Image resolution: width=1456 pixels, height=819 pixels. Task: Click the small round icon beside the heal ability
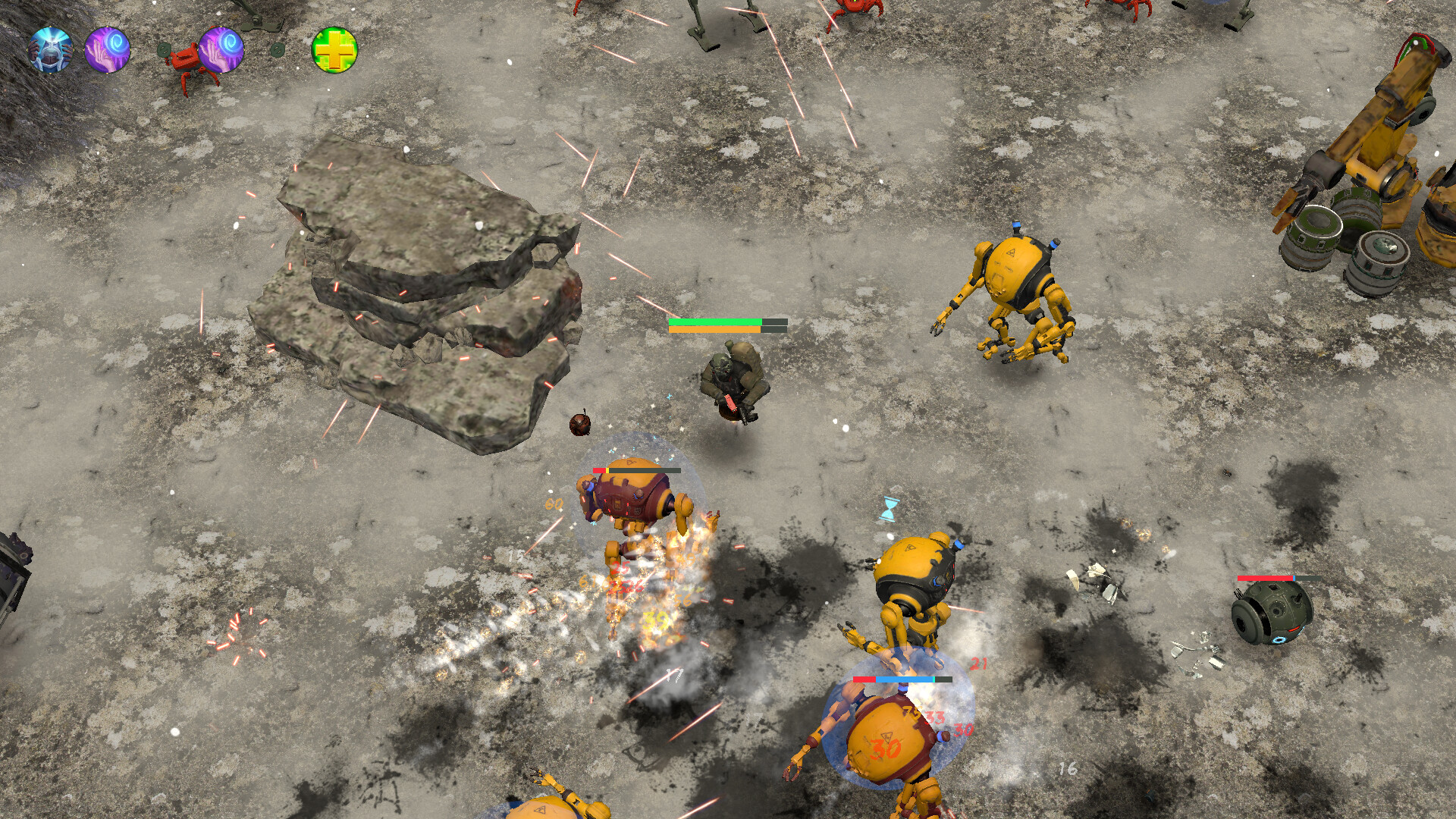277,49
